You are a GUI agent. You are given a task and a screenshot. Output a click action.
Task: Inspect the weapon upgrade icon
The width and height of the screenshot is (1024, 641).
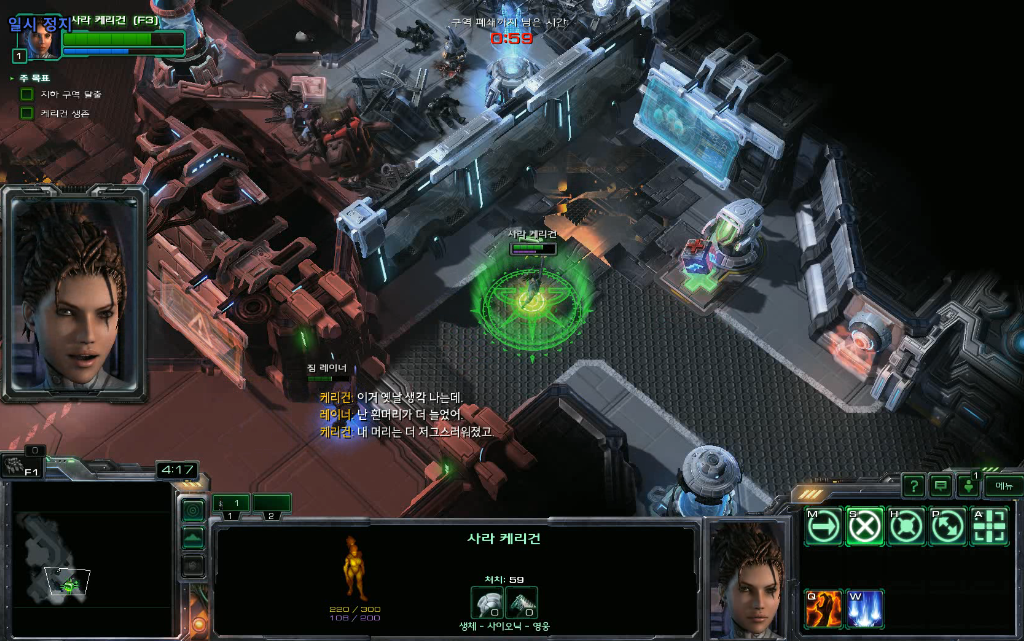(521, 602)
